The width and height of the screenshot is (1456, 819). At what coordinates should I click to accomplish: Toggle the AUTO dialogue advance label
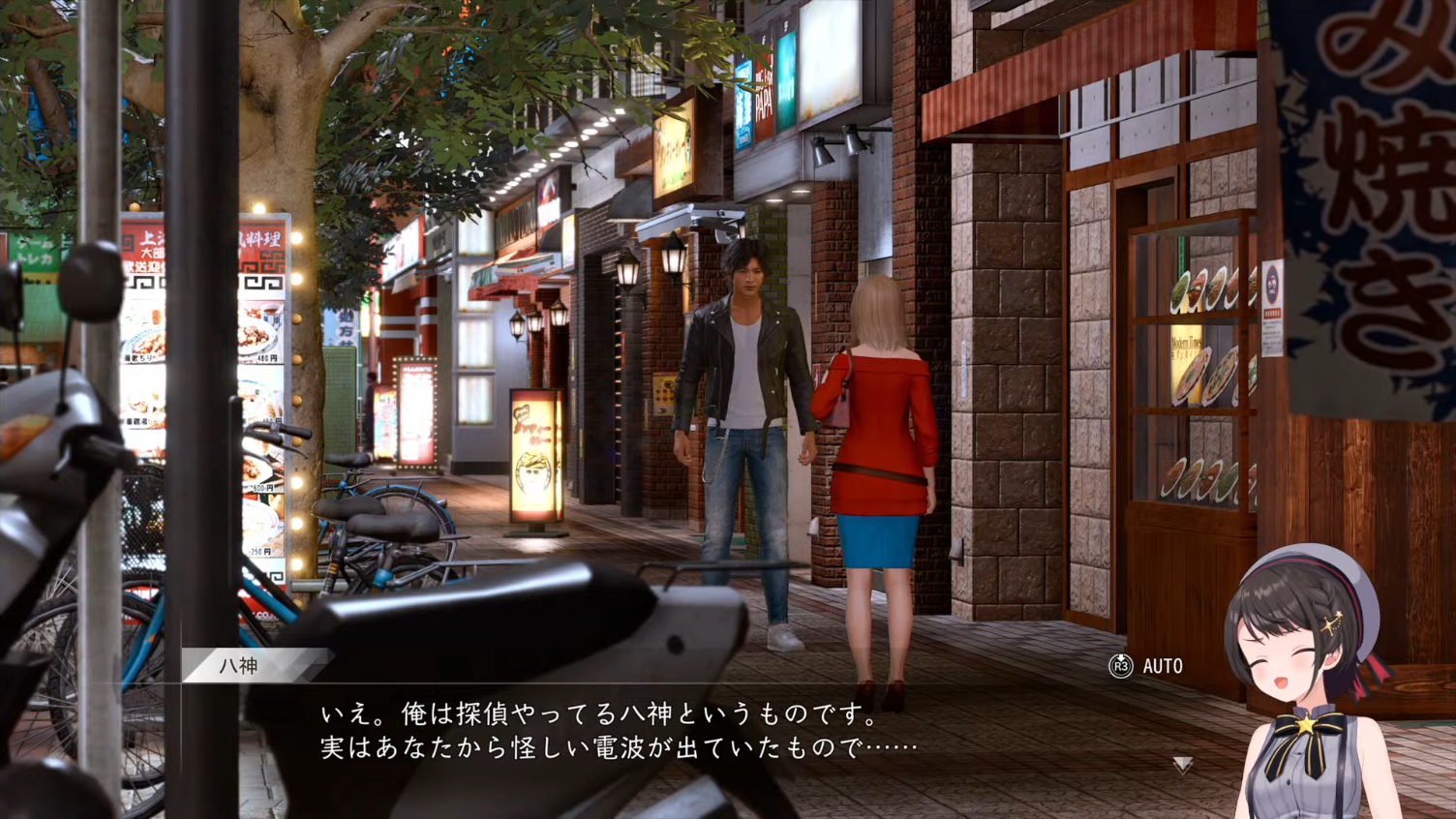coord(1162,666)
